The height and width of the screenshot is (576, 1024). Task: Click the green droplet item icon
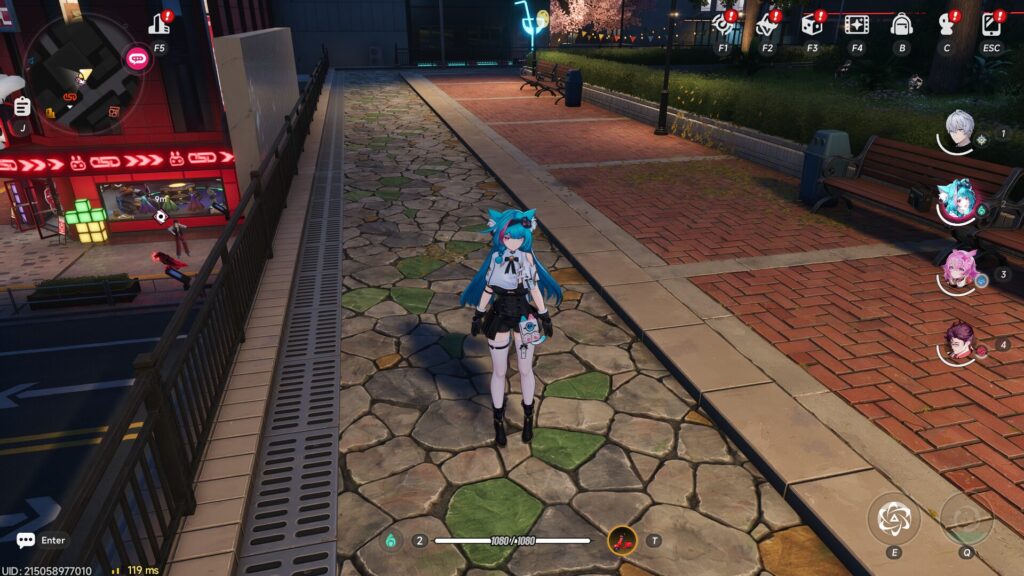(x=391, y=541)
